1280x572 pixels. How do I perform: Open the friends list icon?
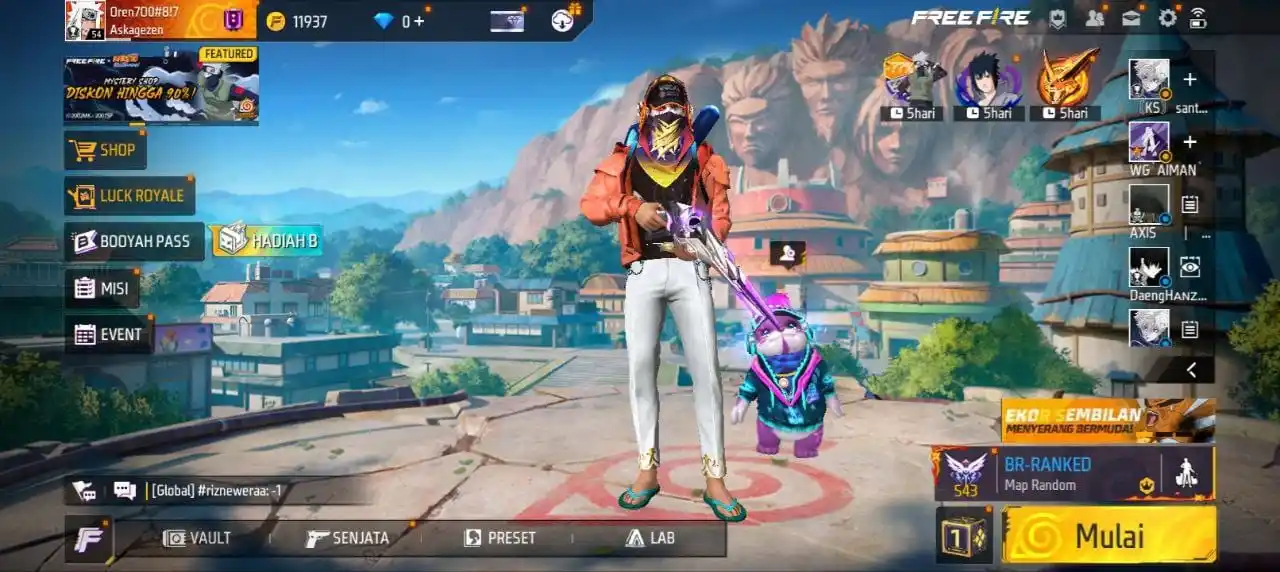click(1095, 18)
